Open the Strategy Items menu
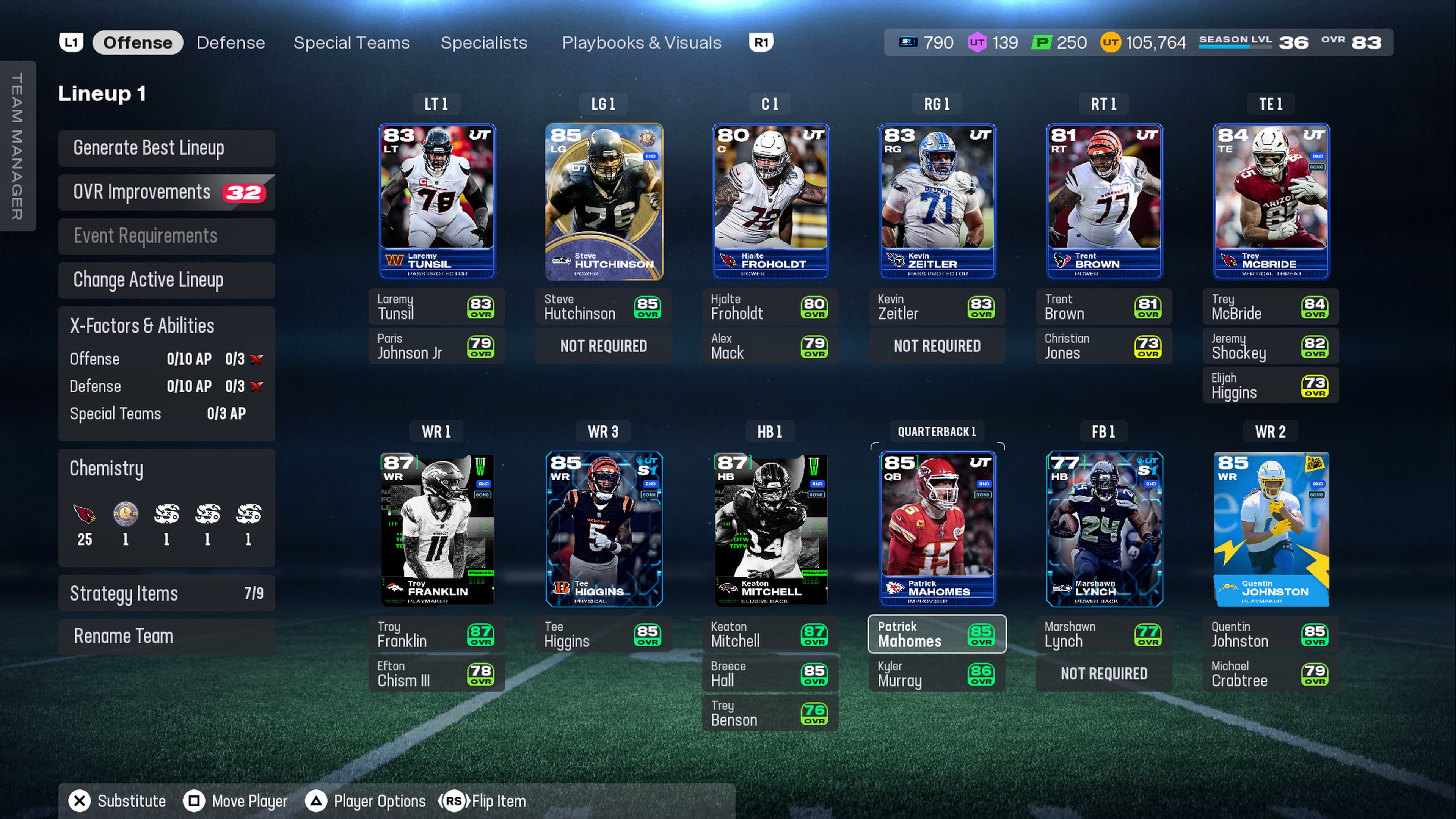 166,593
